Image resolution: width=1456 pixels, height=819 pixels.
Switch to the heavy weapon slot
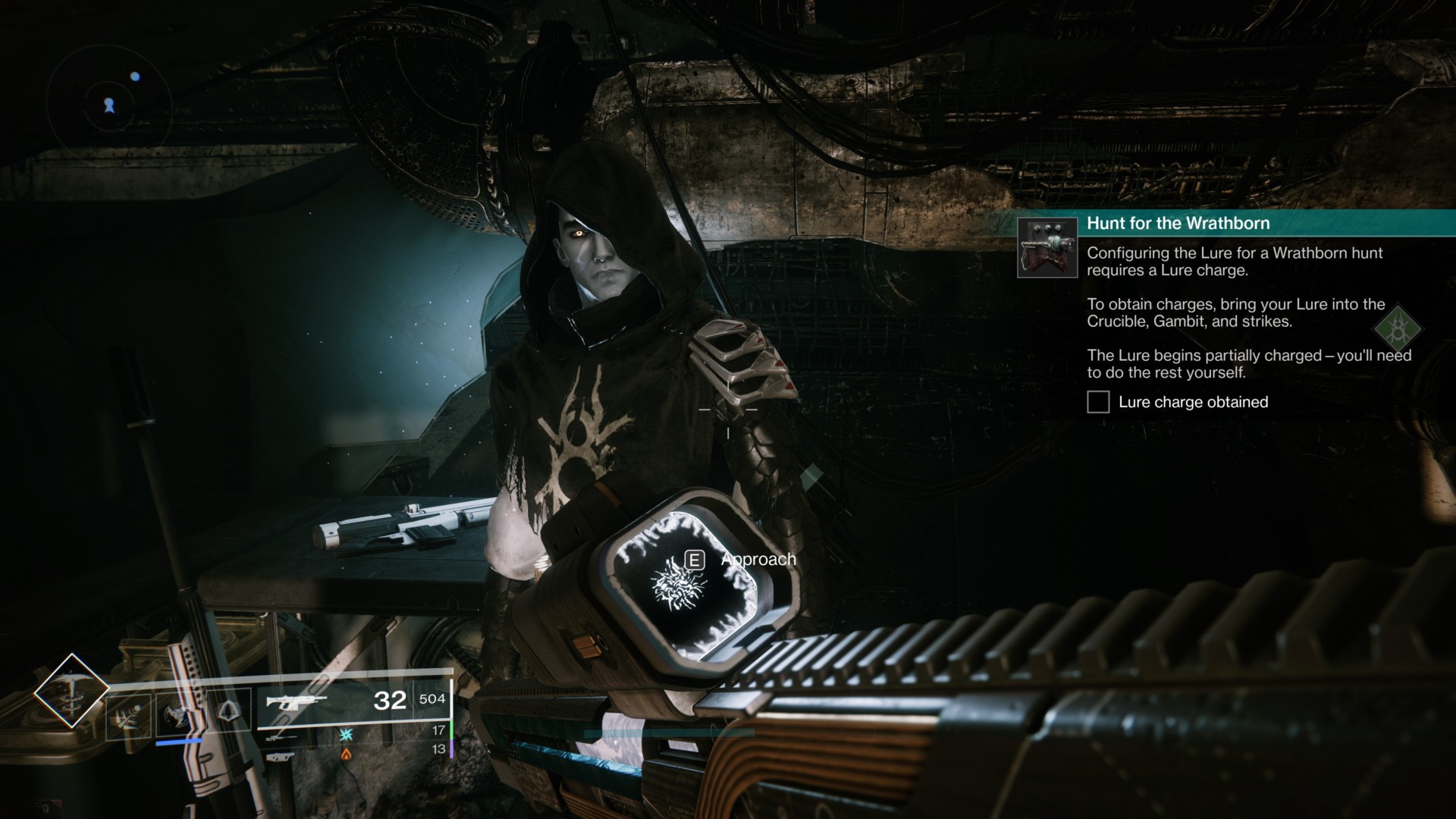click(x=282, y=756)
